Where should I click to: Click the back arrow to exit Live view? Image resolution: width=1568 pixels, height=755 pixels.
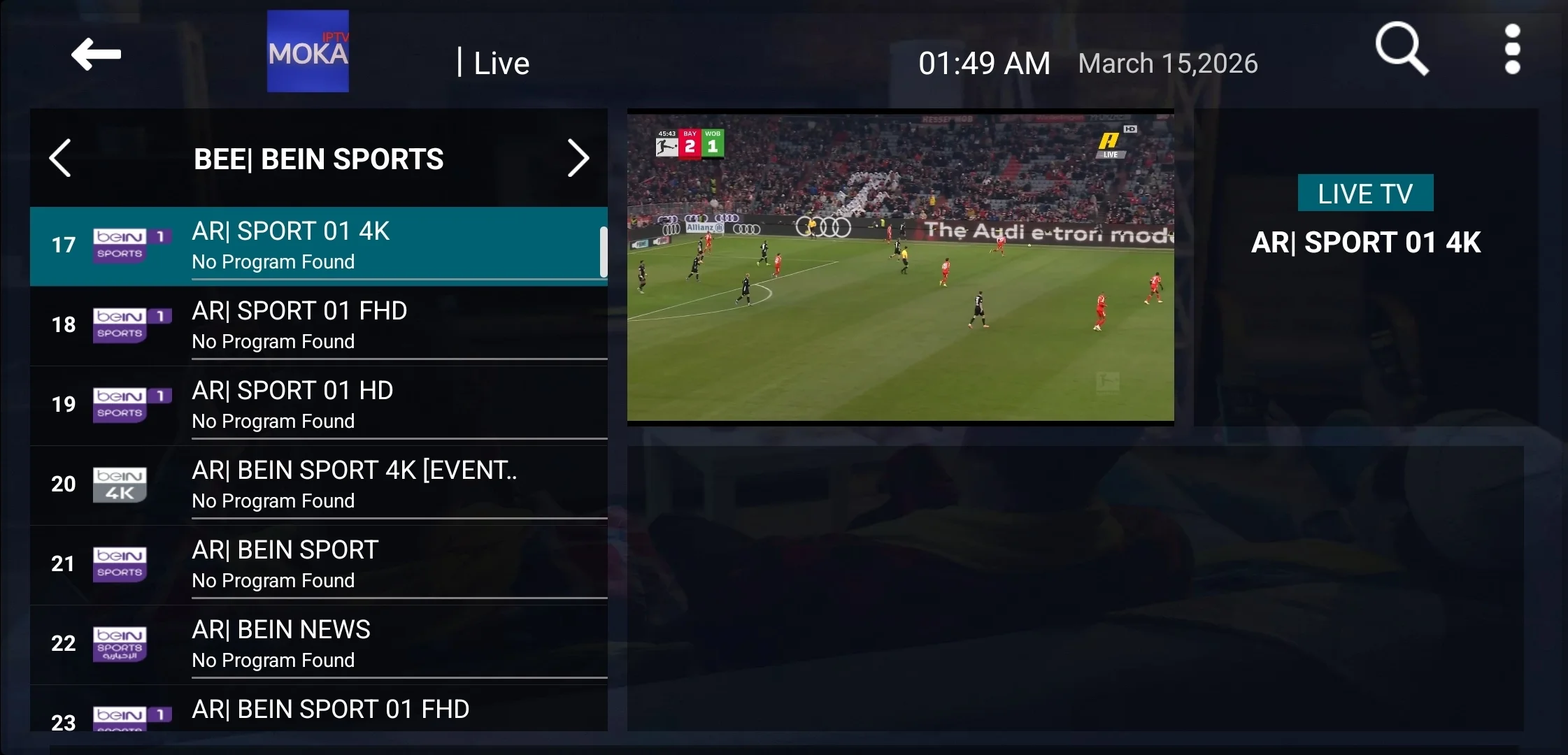97,54
